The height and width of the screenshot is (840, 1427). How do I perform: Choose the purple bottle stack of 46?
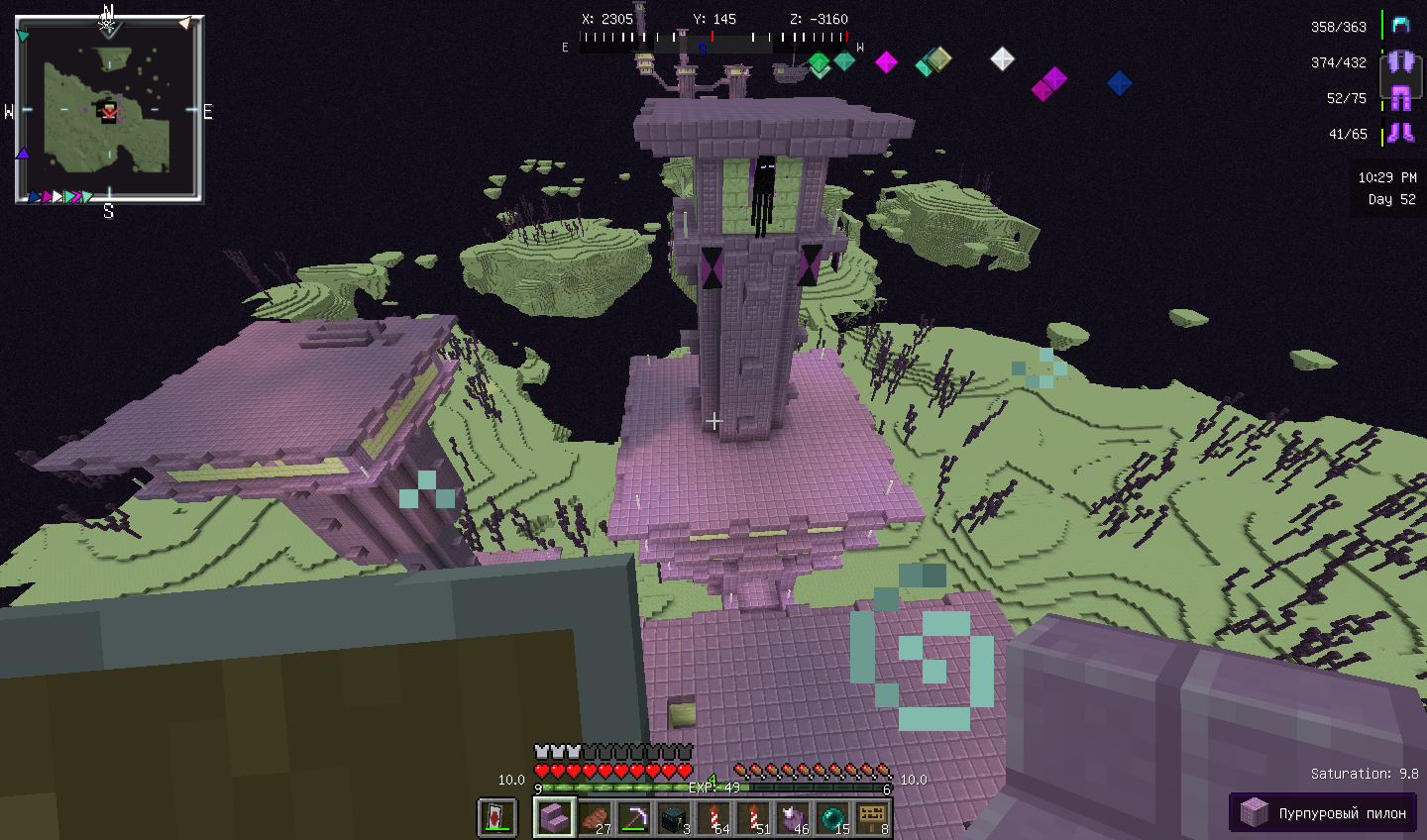click(x=793, y=818)
